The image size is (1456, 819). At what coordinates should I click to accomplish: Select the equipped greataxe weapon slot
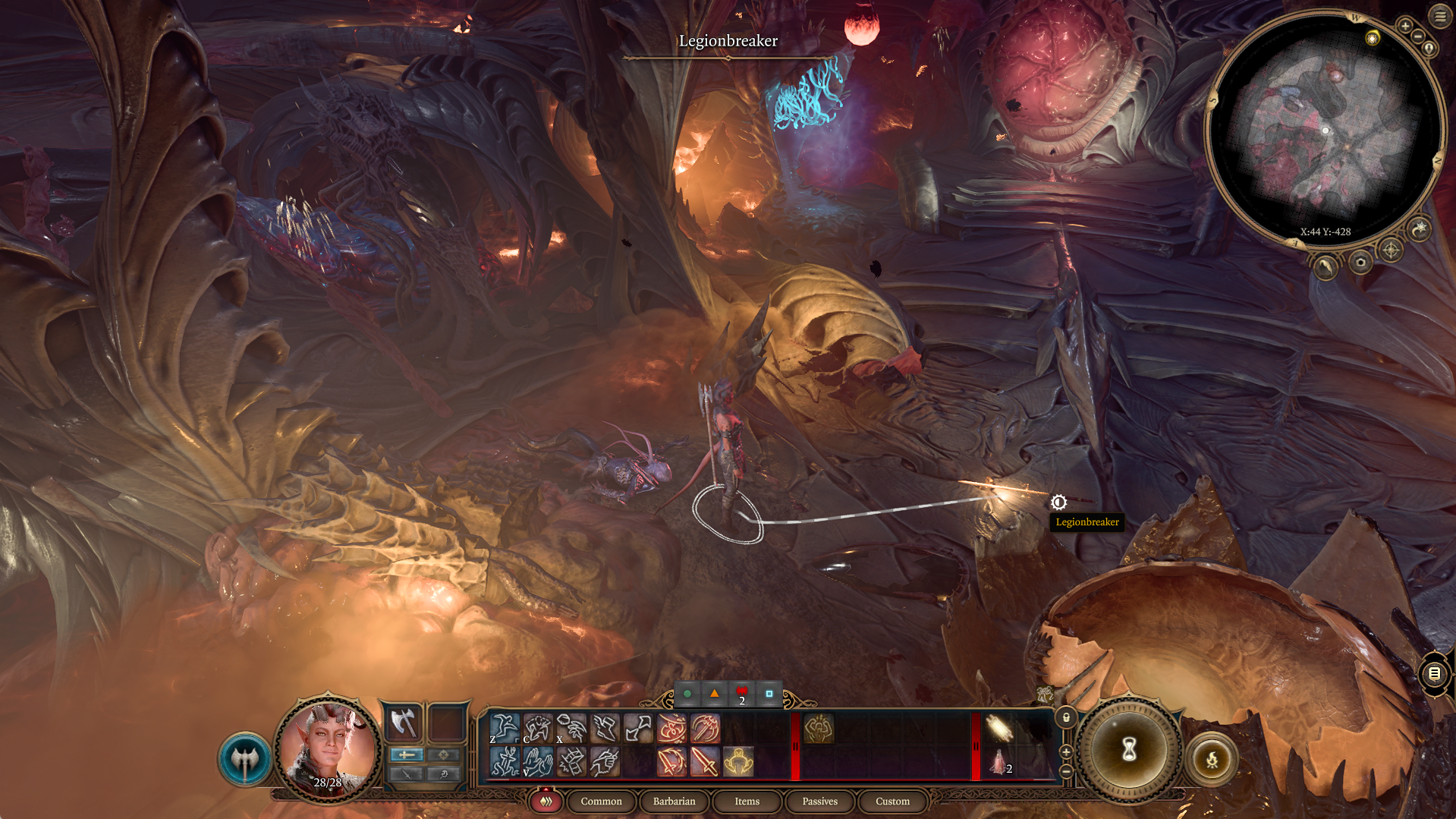[403, 722]
